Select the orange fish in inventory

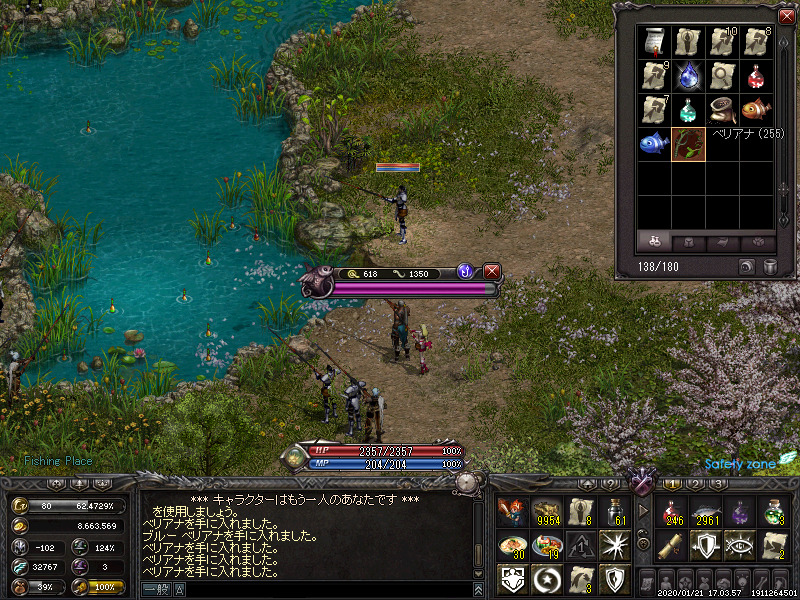click(x=757, y=109)
